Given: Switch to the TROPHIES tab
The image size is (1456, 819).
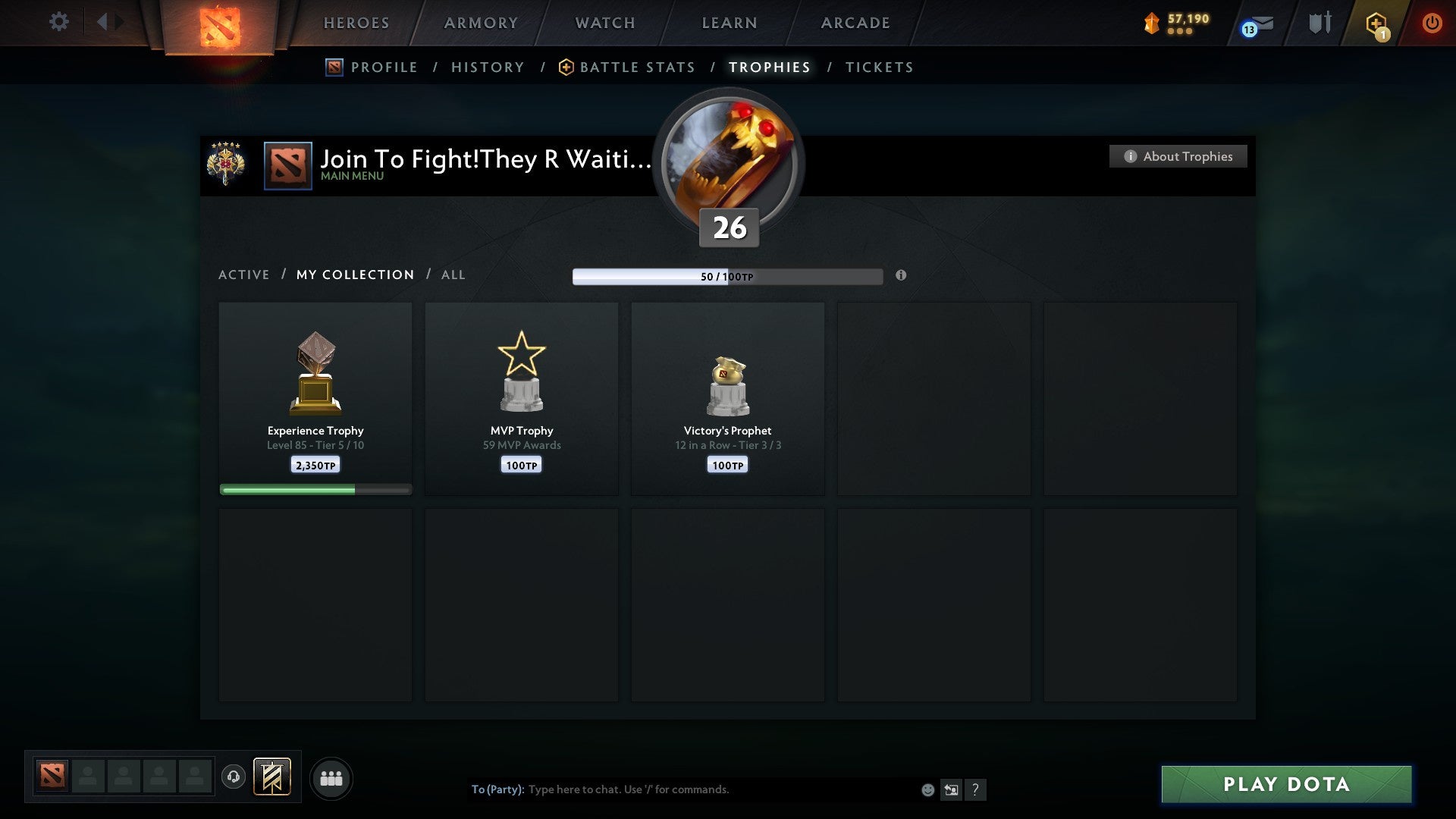Looking at the screenshot, I should click(769, 67).
